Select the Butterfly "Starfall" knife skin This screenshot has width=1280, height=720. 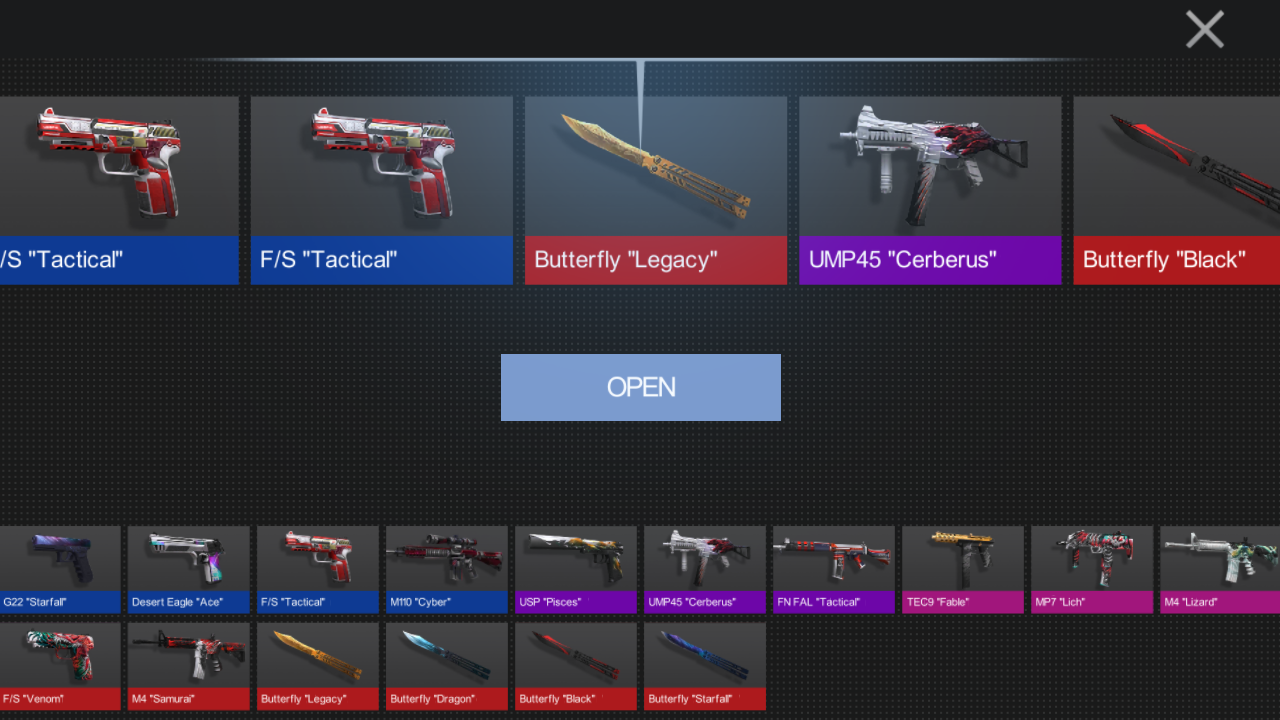[705, 665]
